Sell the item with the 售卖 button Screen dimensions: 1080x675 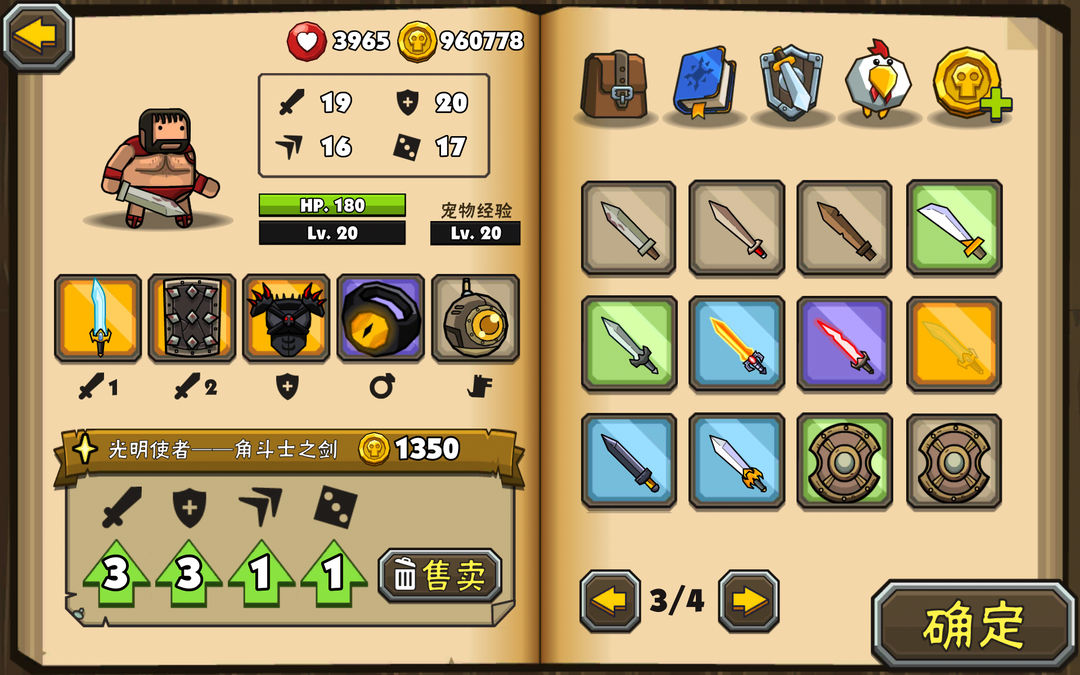[x=440, y=575]
